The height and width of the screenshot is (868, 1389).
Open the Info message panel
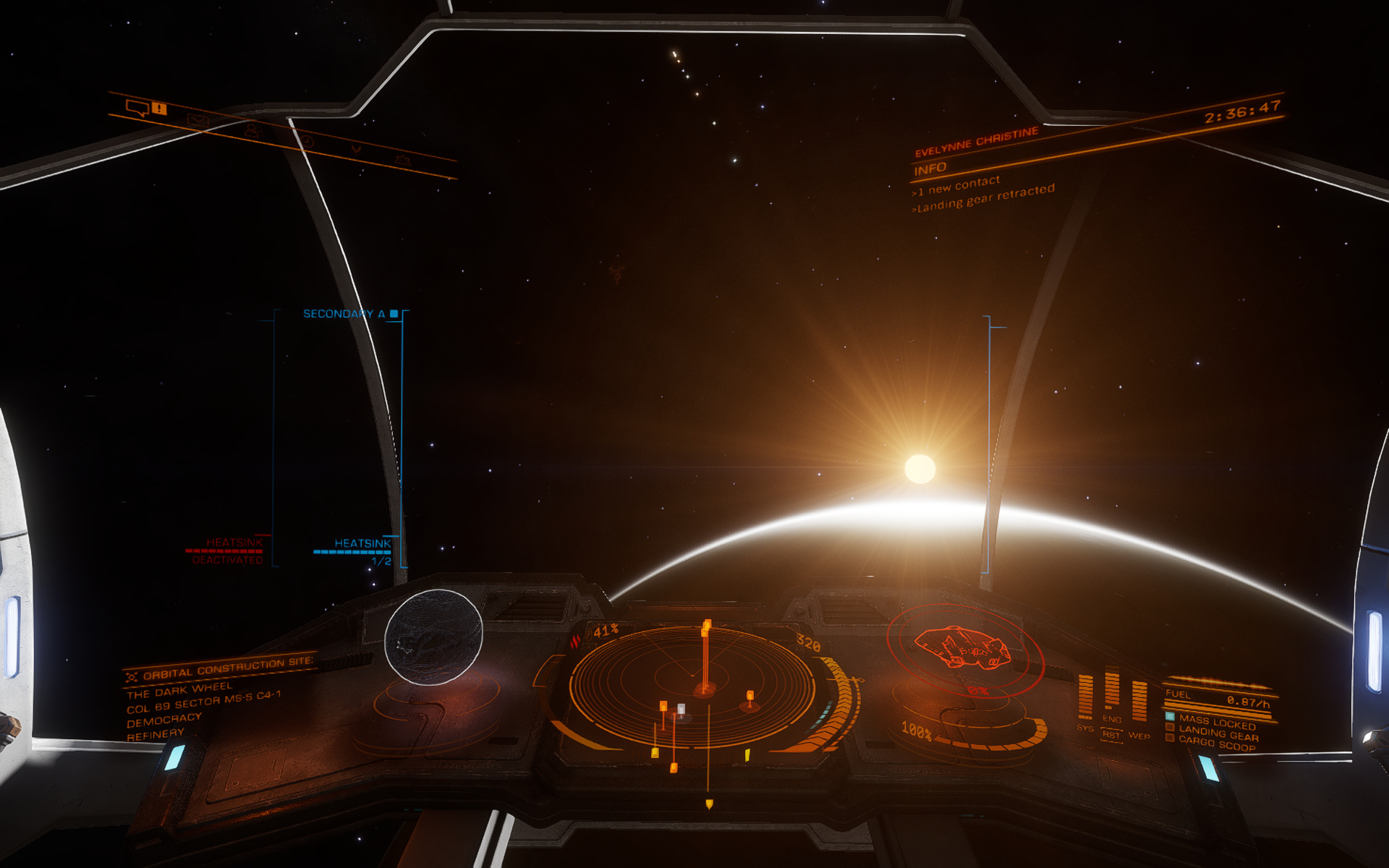click(930, 169)
